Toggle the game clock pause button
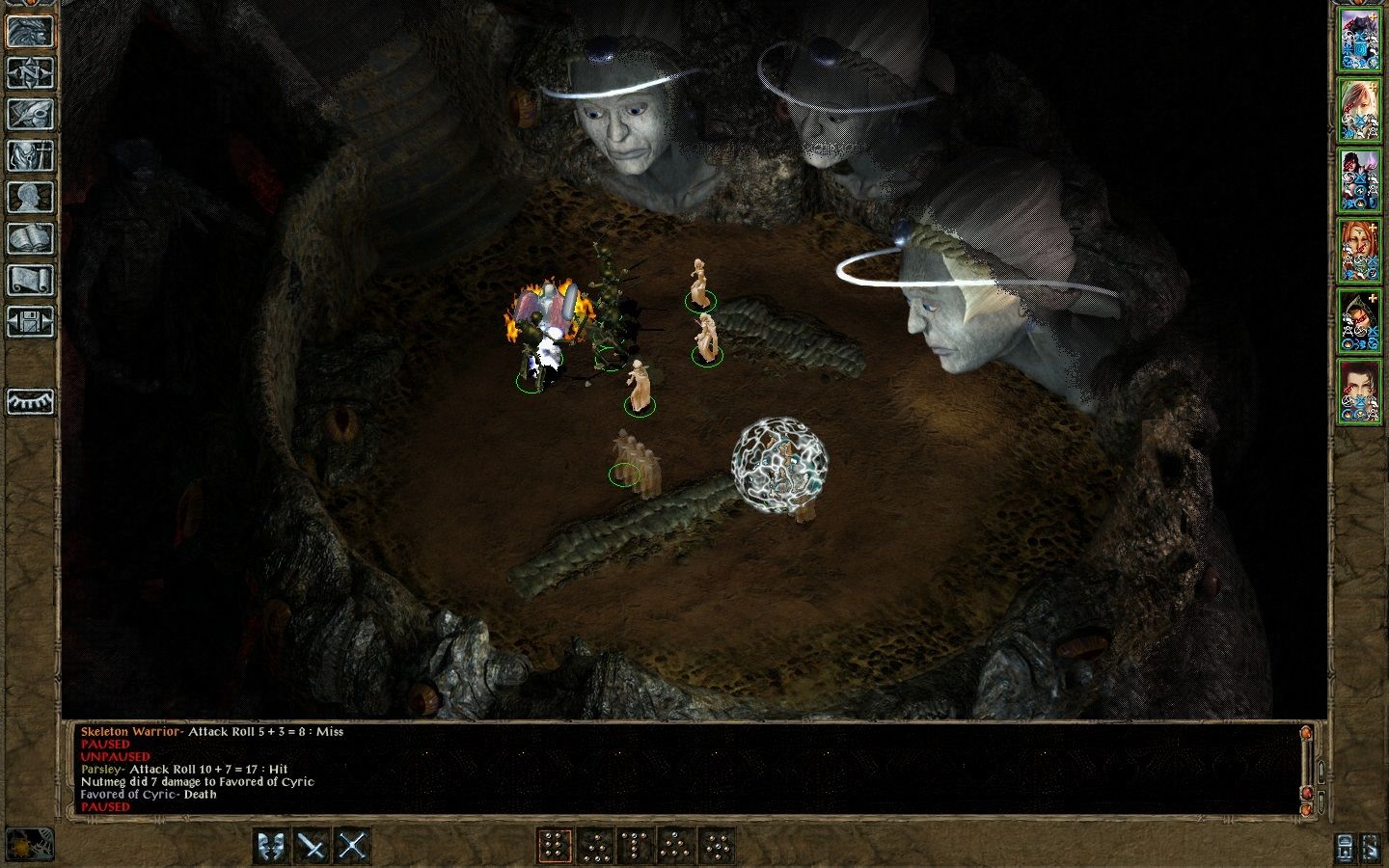Screen dimensions: 1389x868 click(30, 845)
